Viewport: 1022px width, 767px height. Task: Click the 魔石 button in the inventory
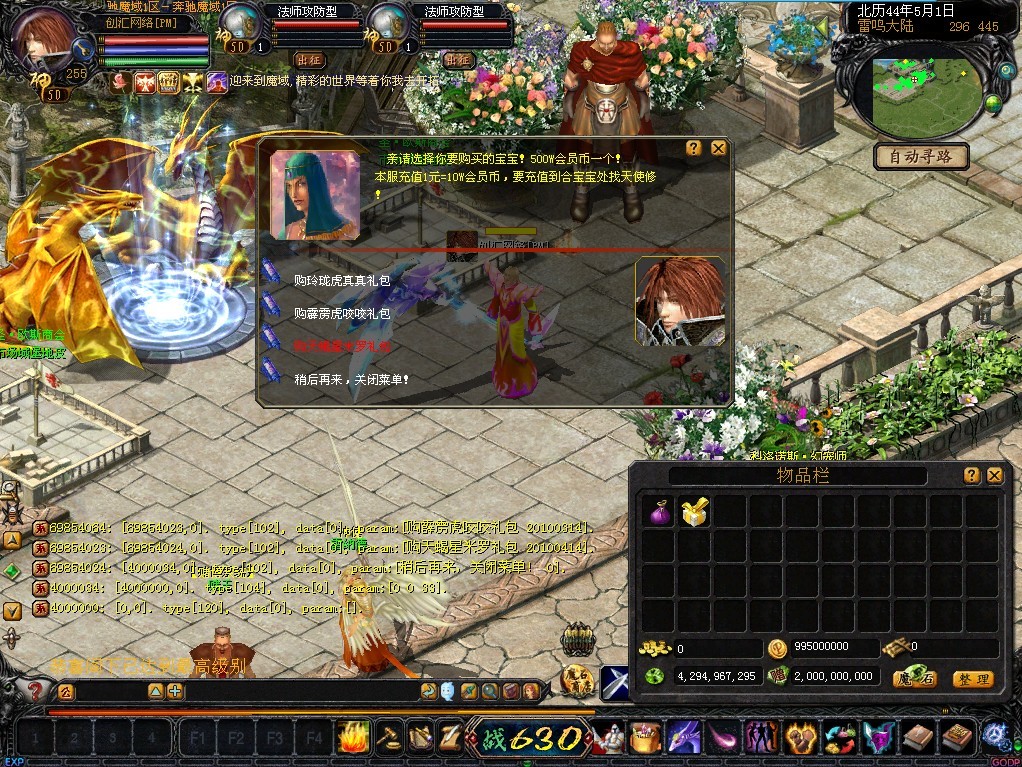pos(914,678)
